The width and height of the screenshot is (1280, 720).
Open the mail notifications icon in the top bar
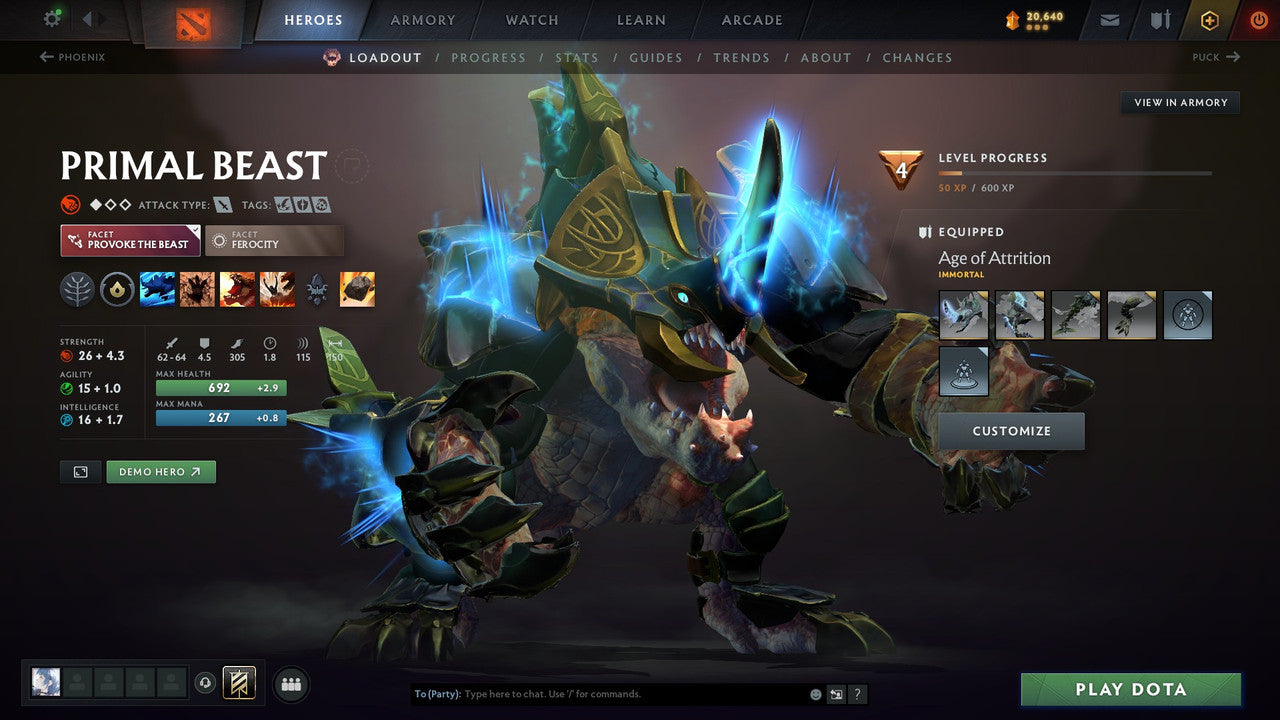click(1108, 19)
